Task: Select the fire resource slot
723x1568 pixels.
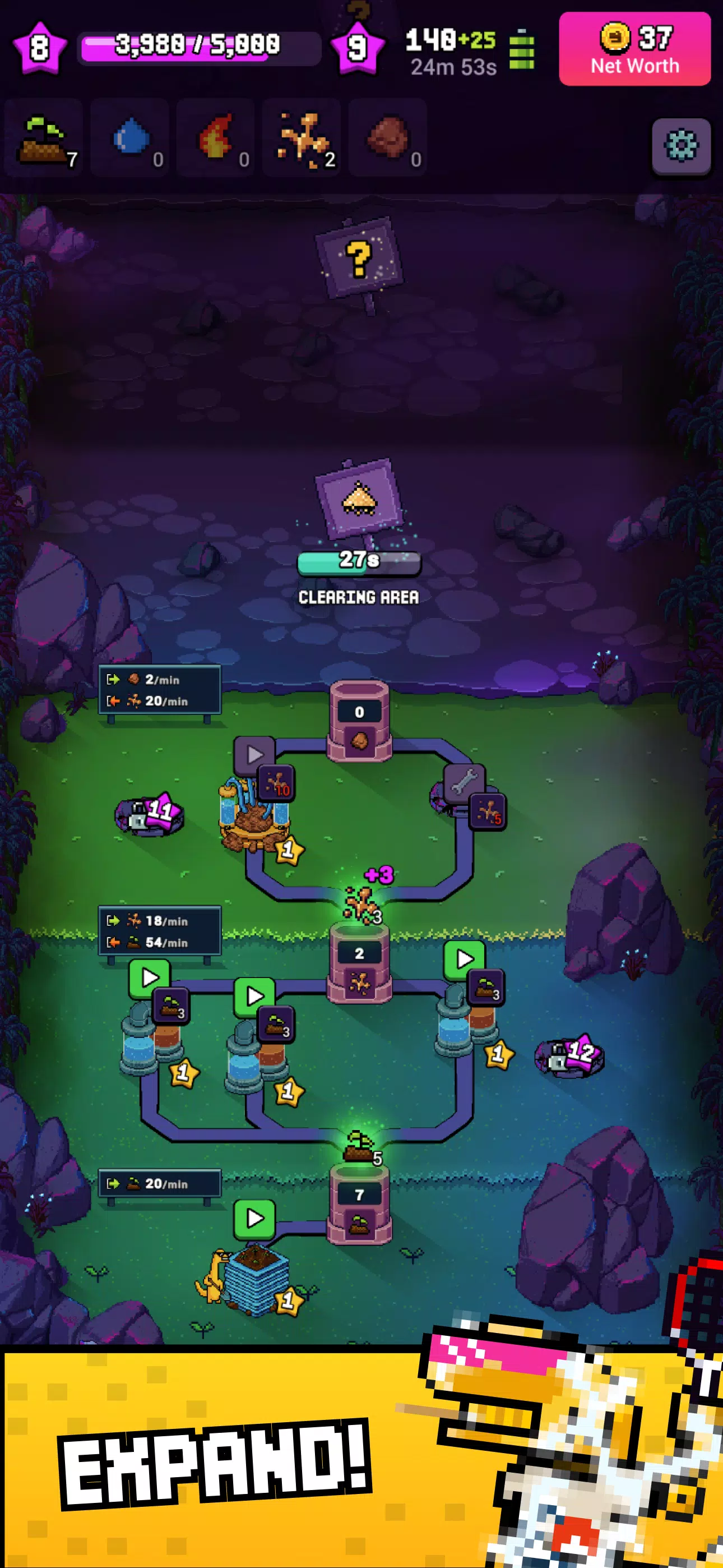Action: (216, 139)
